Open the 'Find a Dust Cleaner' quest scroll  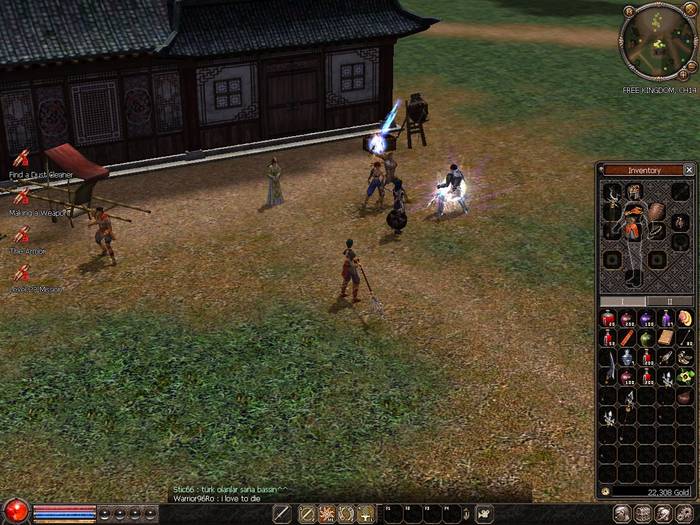pyautogui.click(x=21, y=158)
